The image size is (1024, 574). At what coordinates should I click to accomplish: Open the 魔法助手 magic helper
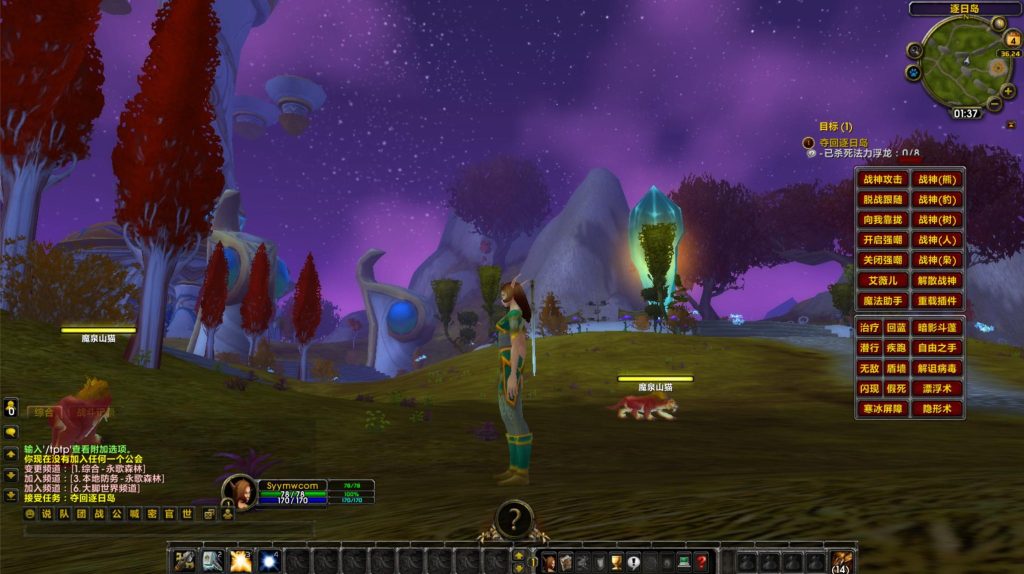(882, 300)
